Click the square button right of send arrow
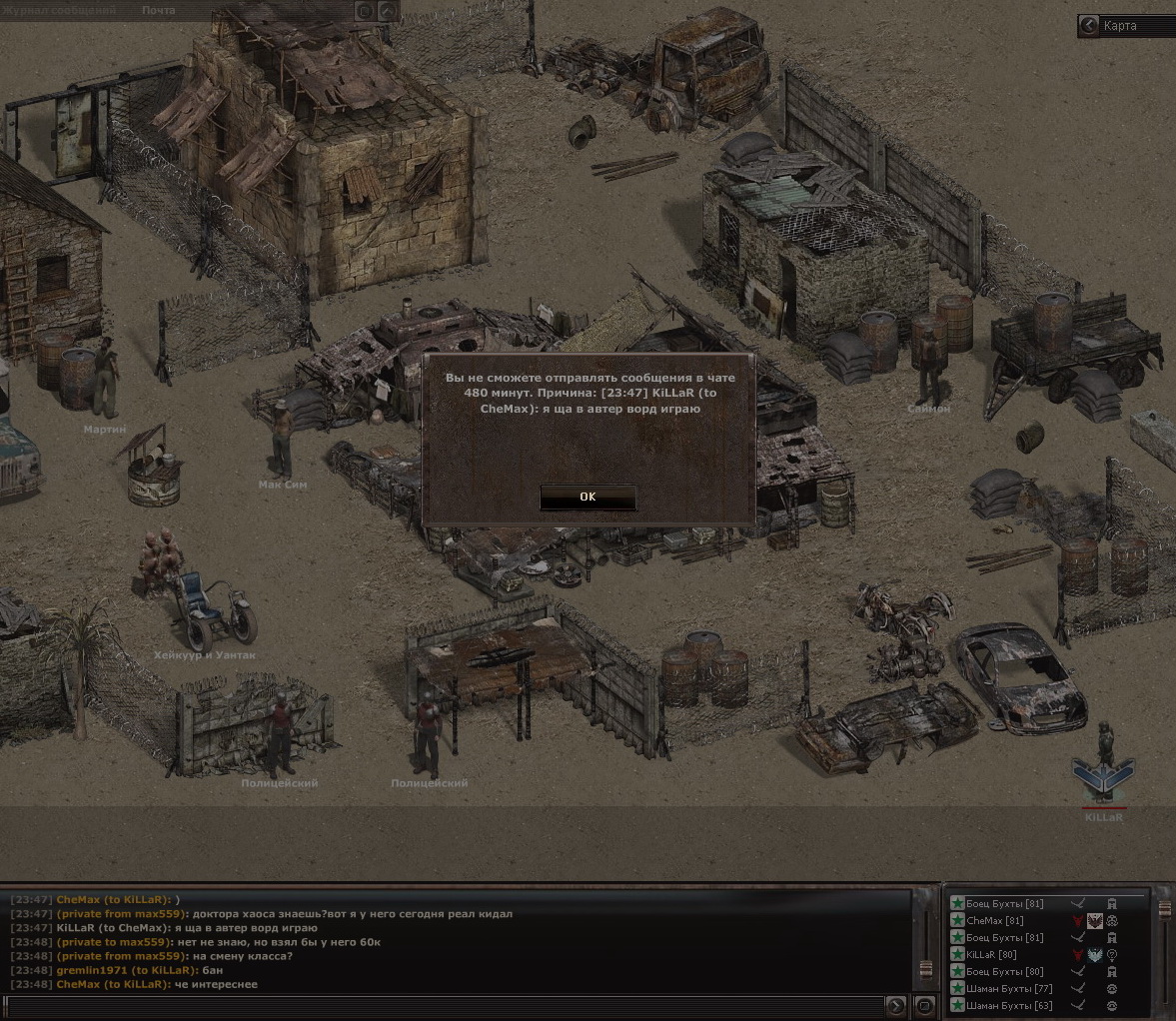This screenshot has height=1021, width=1176. 923,1005
